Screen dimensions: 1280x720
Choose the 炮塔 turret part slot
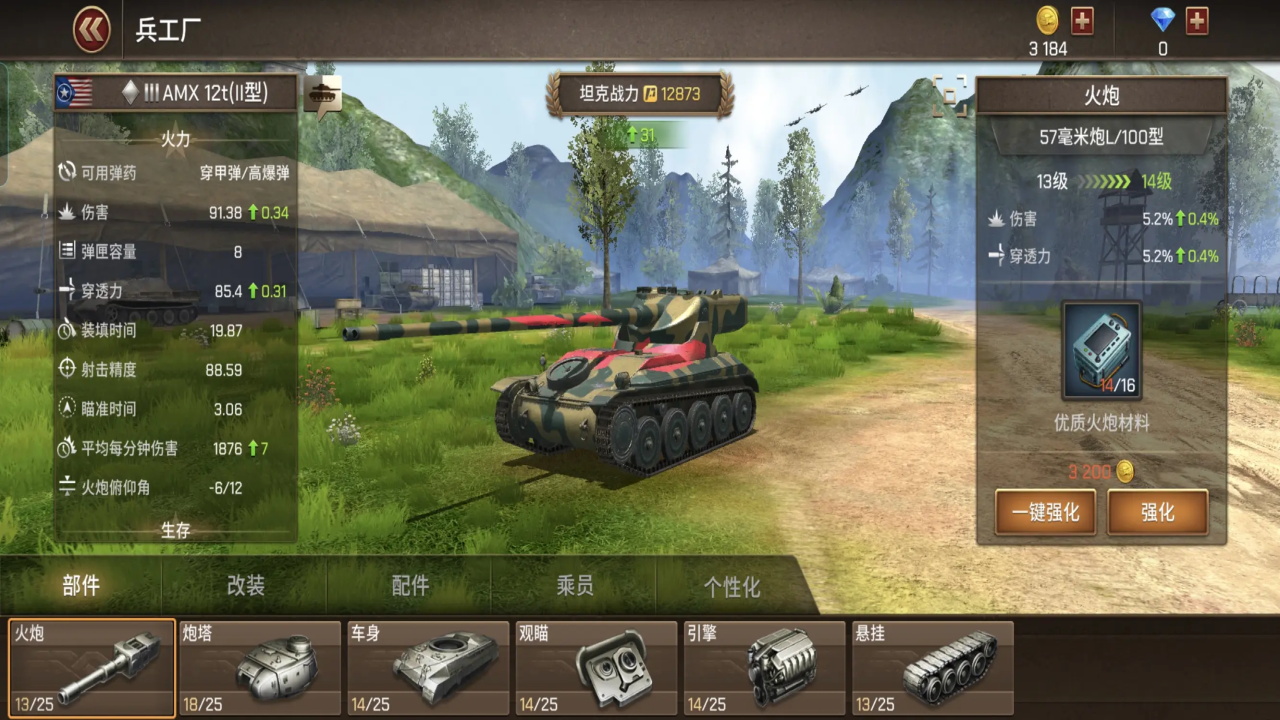click(260, 668)
